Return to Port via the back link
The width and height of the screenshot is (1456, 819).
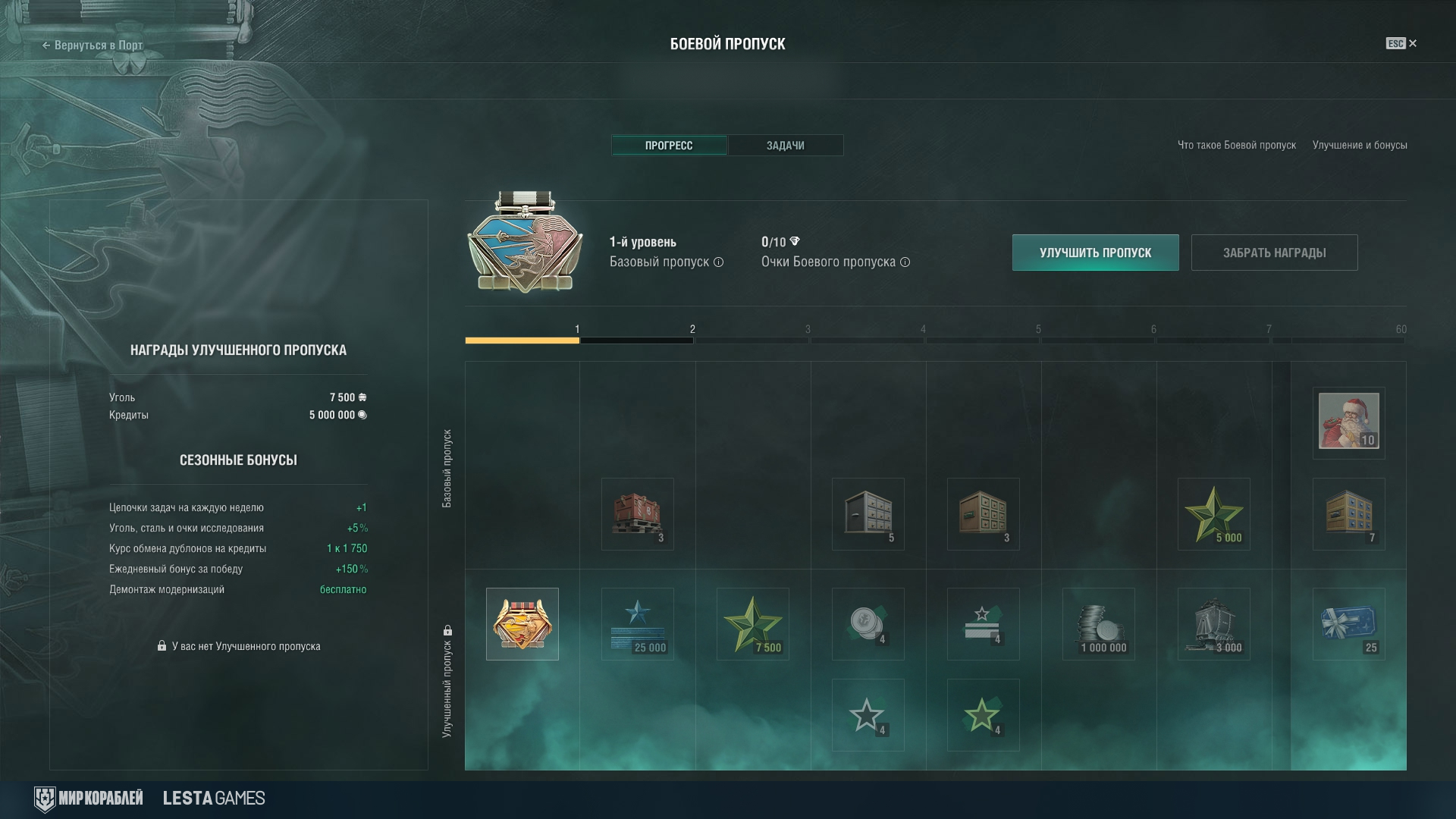[x=93, y=45]
